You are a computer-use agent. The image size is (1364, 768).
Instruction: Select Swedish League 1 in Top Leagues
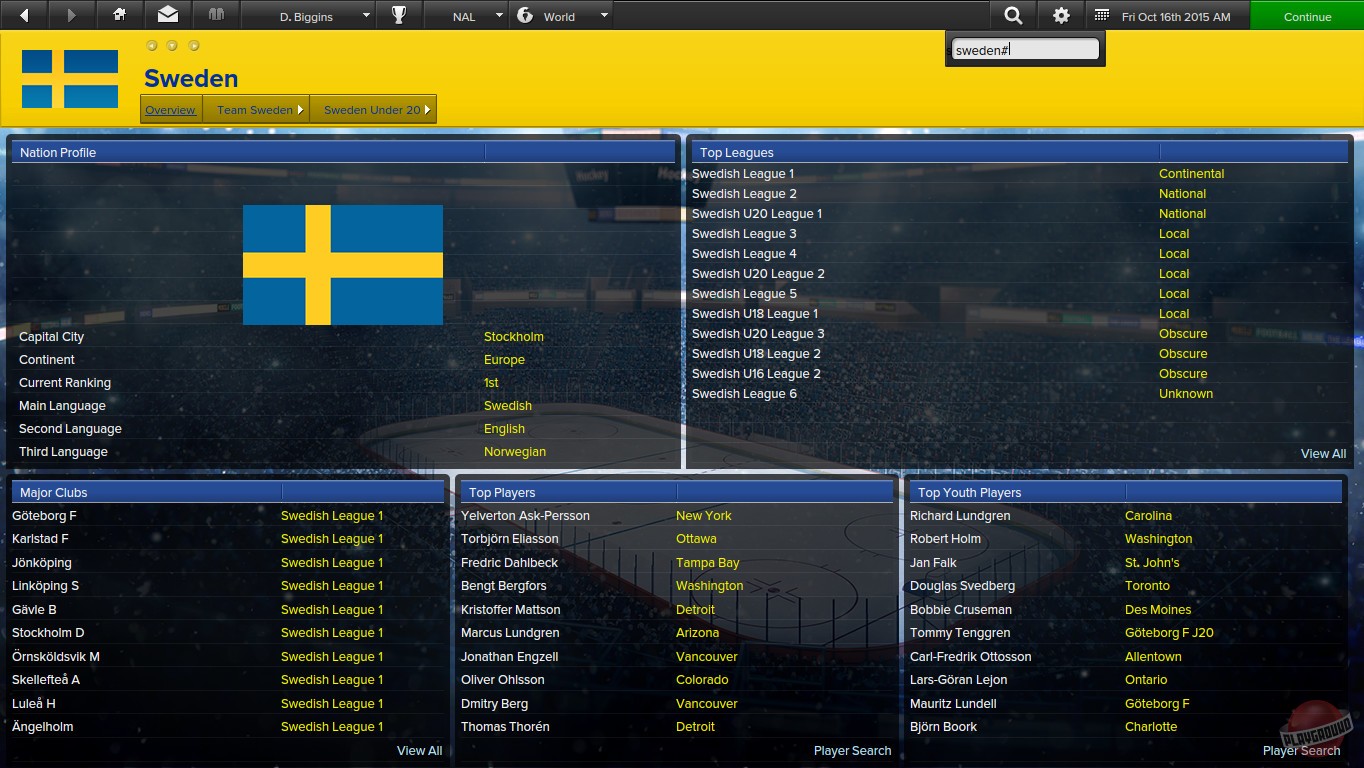[743, 173]
